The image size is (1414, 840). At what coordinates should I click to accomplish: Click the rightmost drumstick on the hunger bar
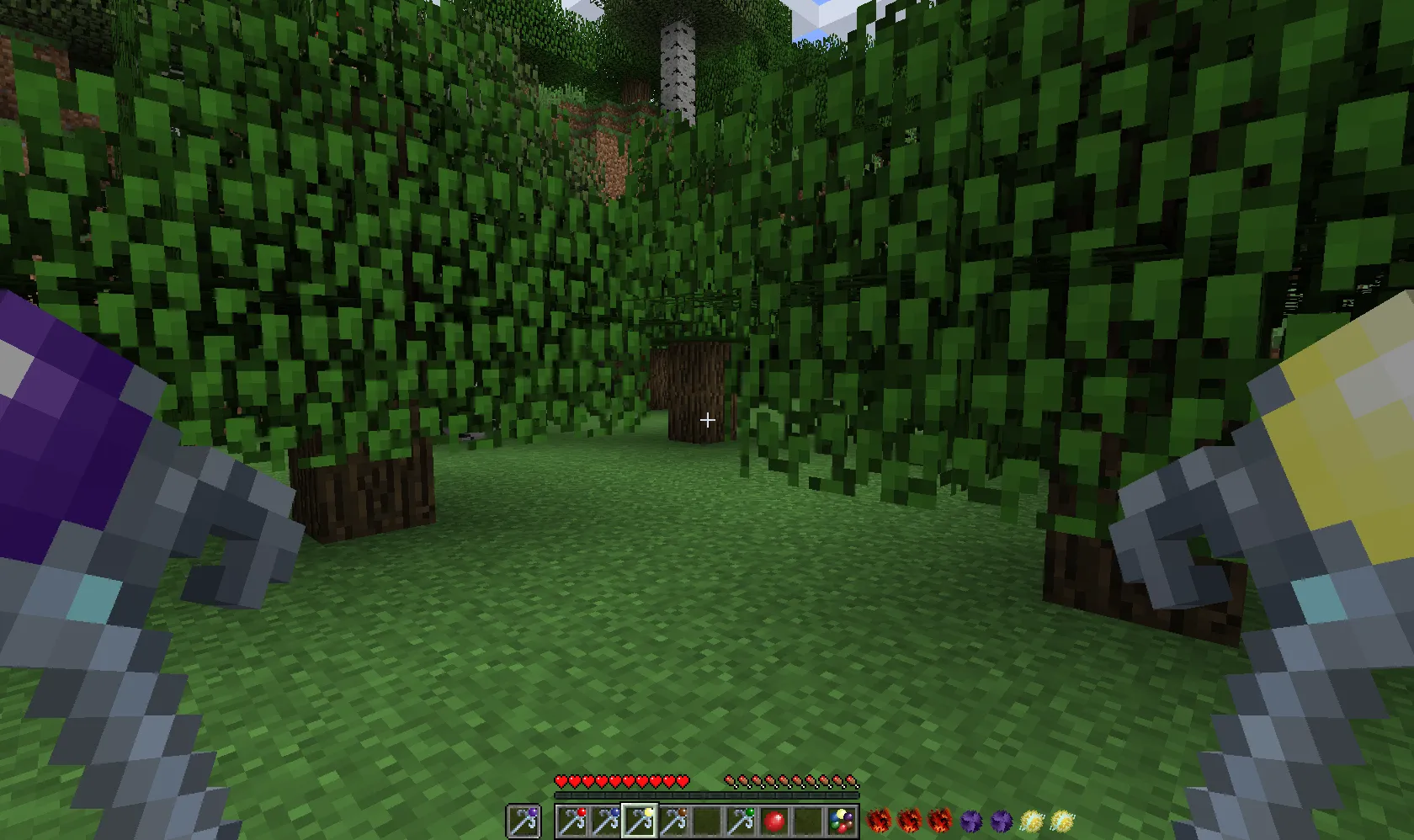[x=853, y=780]
